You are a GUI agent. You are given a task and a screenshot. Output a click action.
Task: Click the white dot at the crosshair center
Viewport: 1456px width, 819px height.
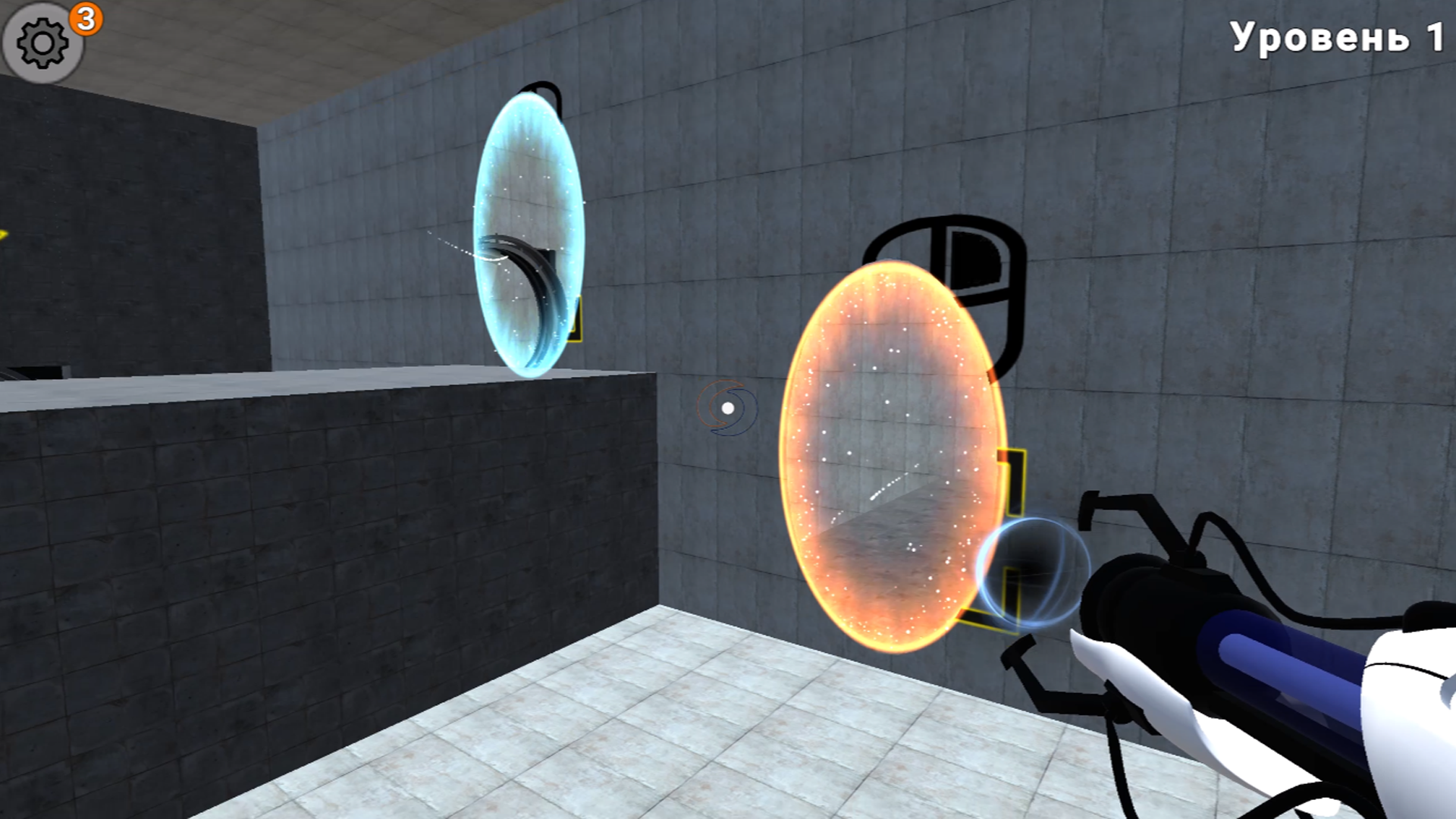click(730, 407)
